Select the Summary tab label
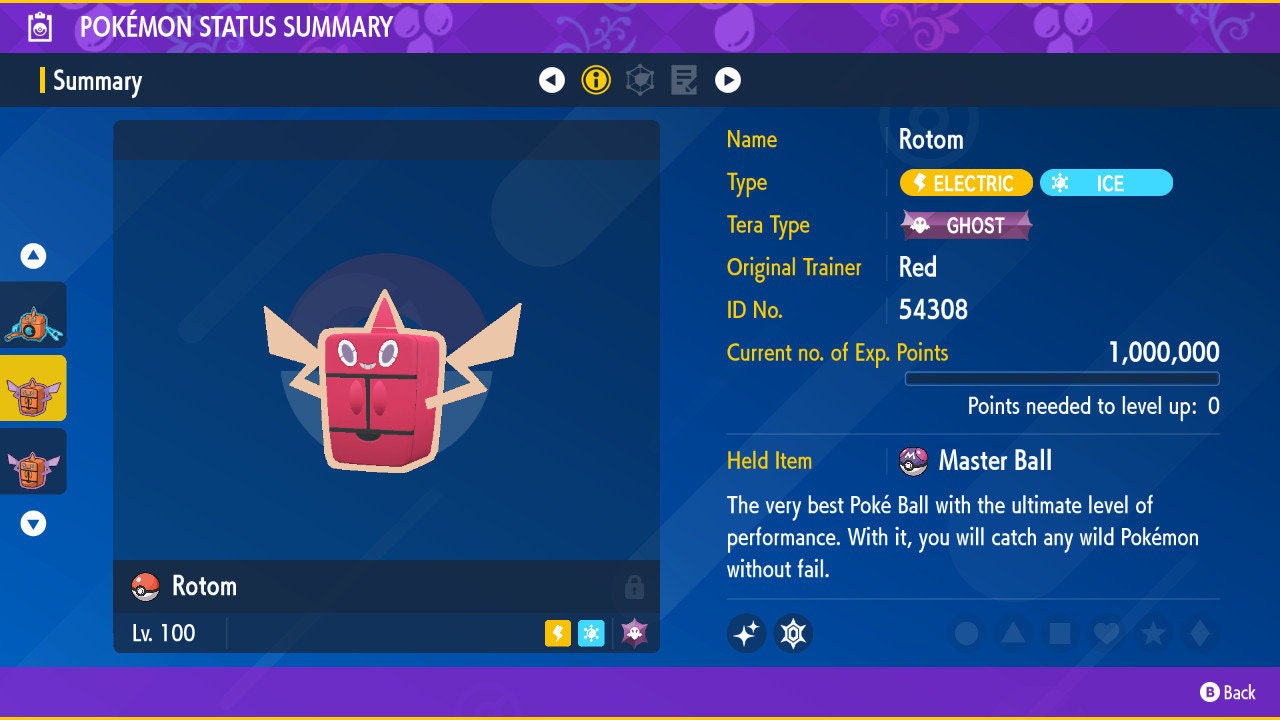 [x=97, y=81]
